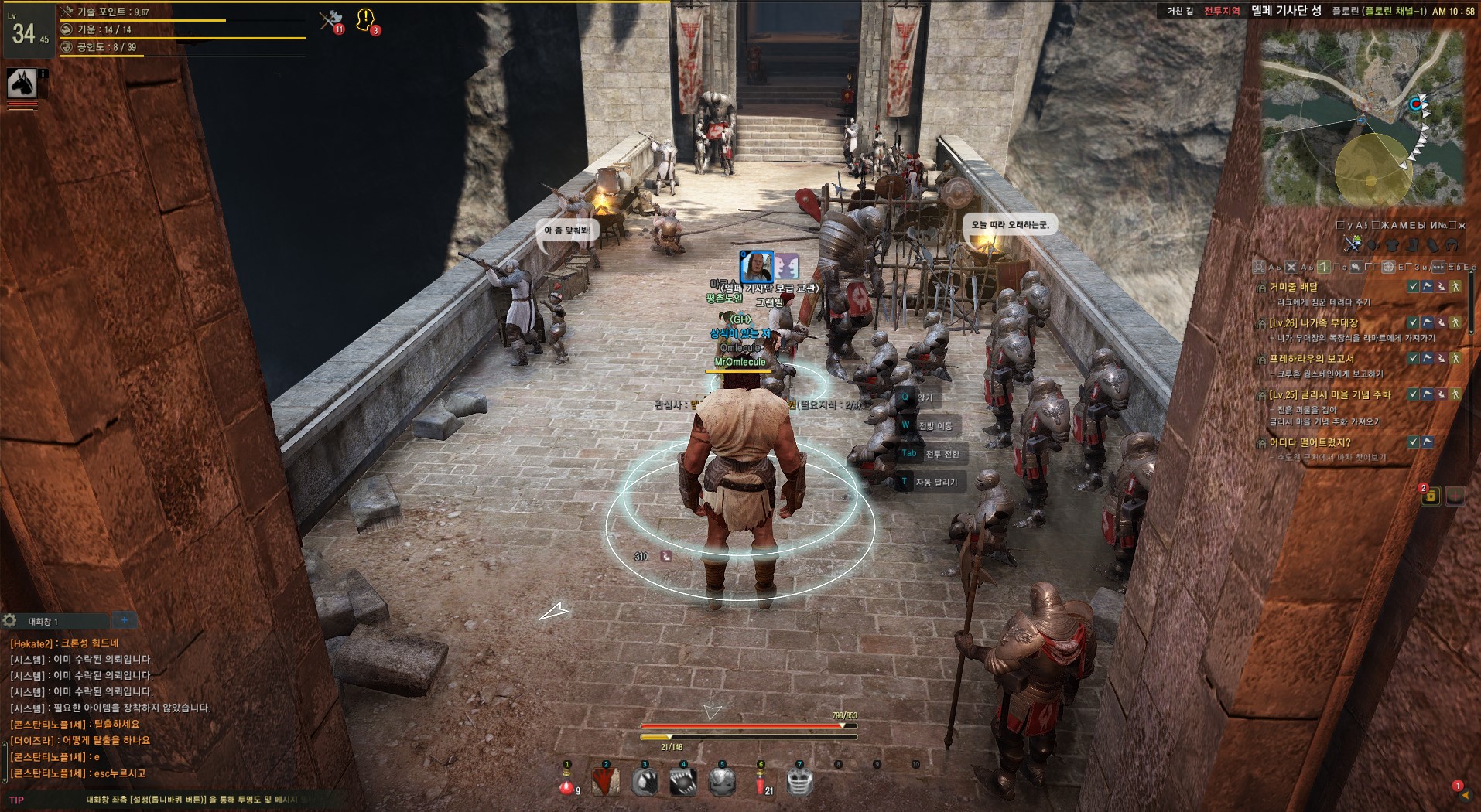Click the GM portrait icon above the player
This screenshot has height=812, width=1481.
[757, 267]
